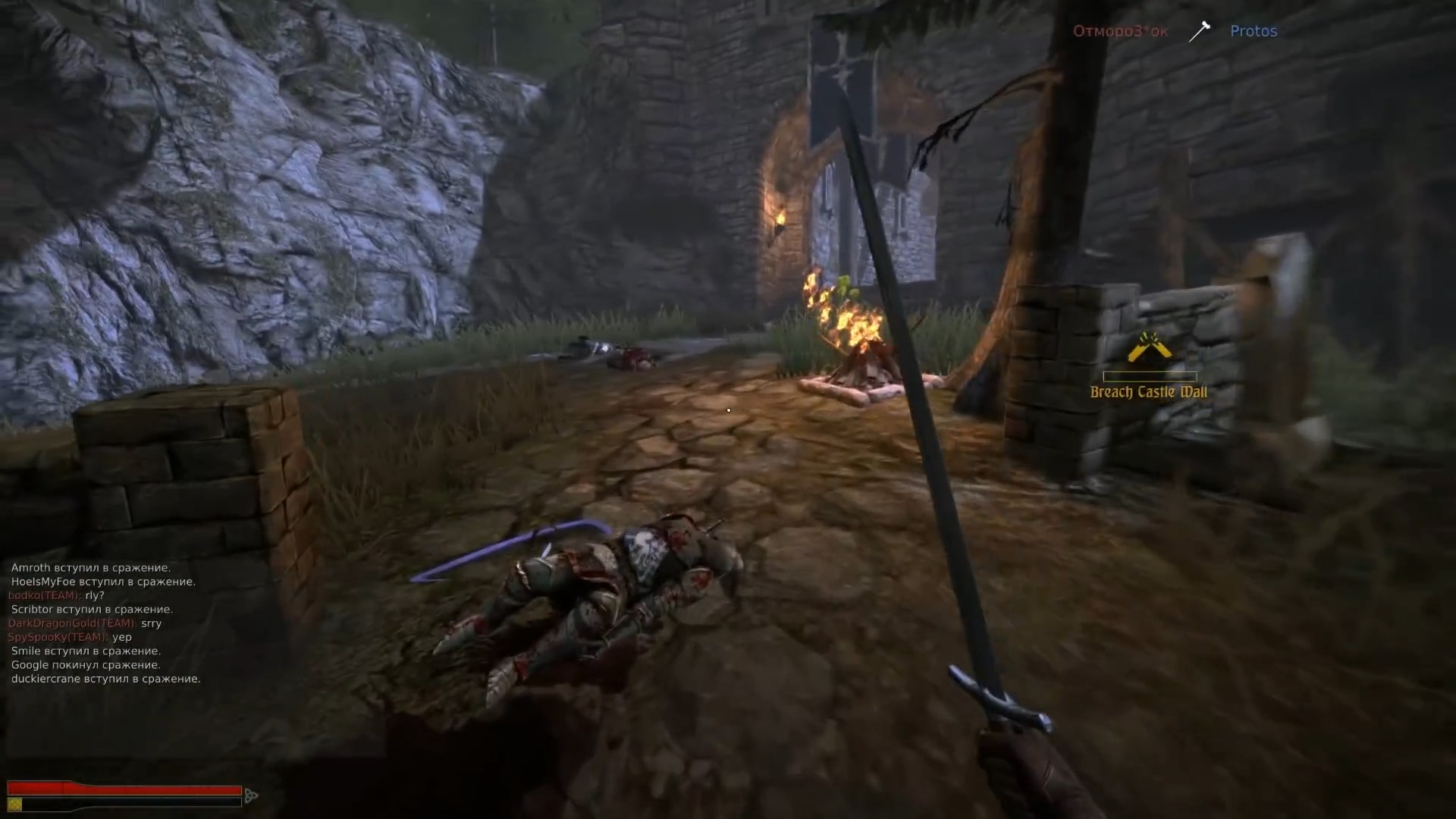Select Amroth's name in the chat feed

coord(30,567)
